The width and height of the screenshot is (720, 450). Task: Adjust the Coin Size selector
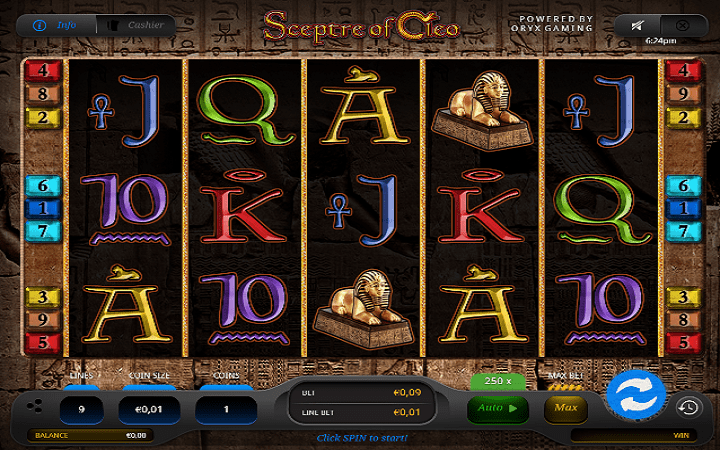[150, 408]
